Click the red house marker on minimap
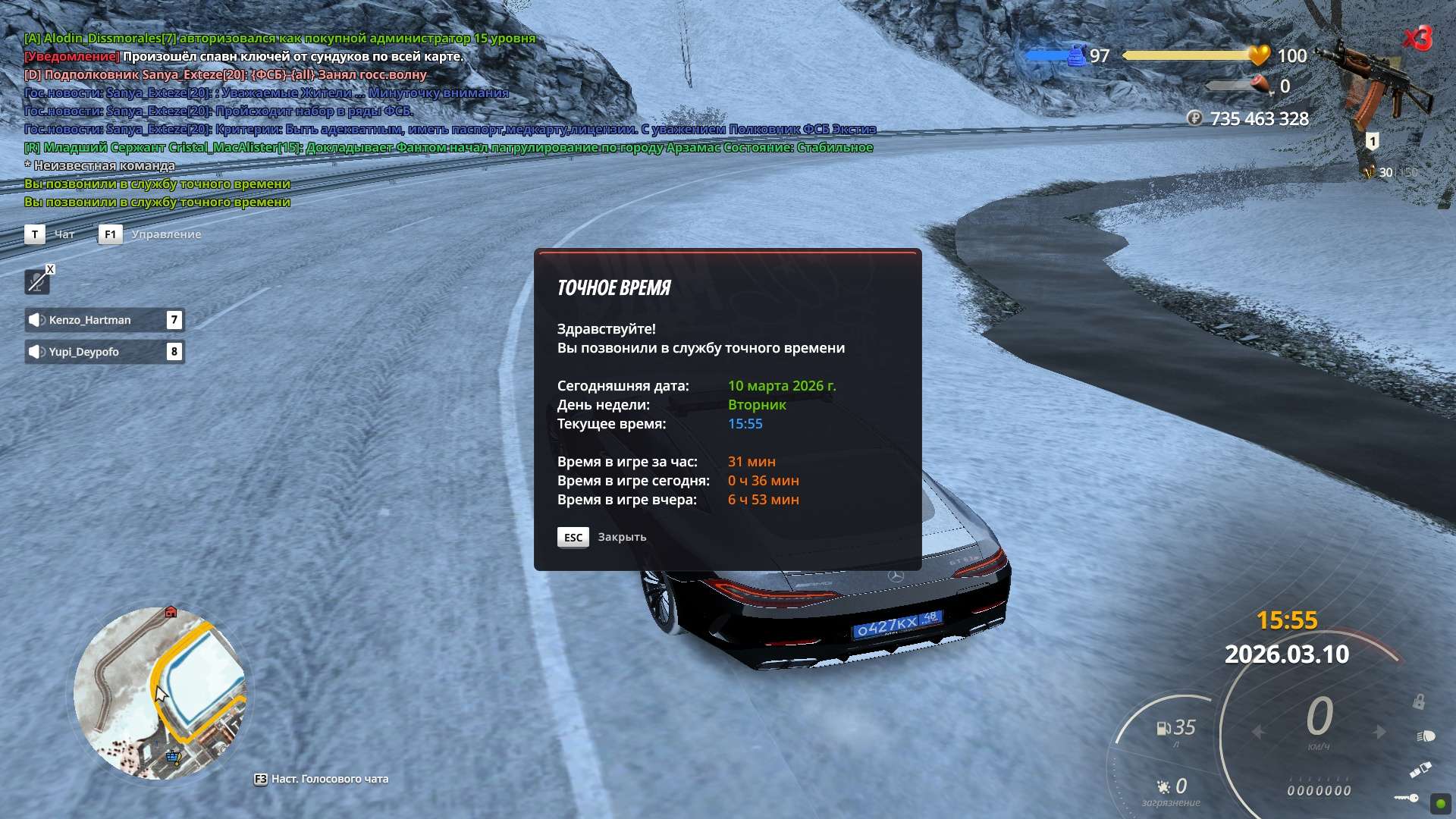The height and width of the screenshot is (819, 1456). pos(171,612)
